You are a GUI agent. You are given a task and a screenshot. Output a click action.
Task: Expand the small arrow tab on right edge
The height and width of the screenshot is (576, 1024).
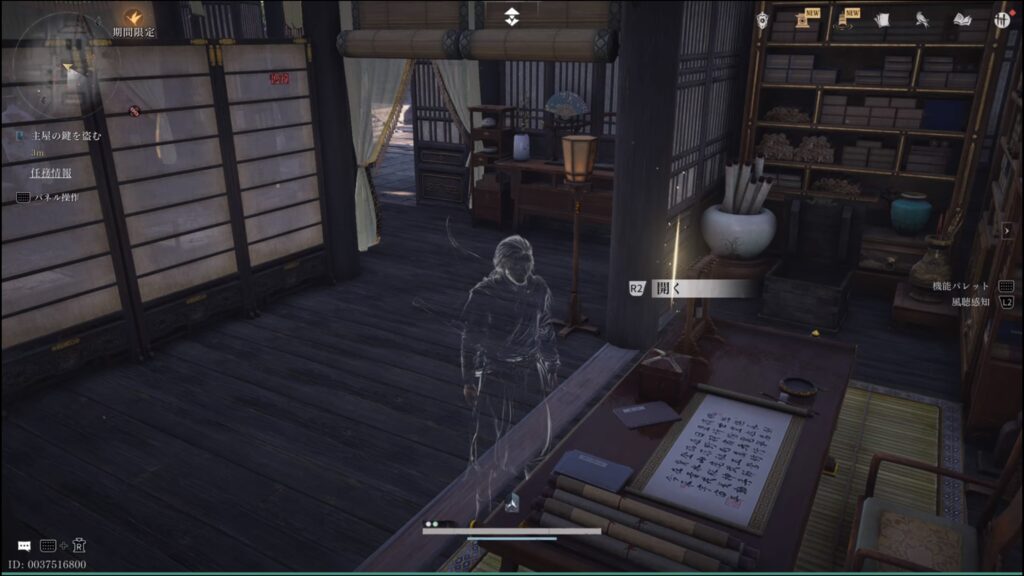pyautogui.click(x=1006, y=229)
